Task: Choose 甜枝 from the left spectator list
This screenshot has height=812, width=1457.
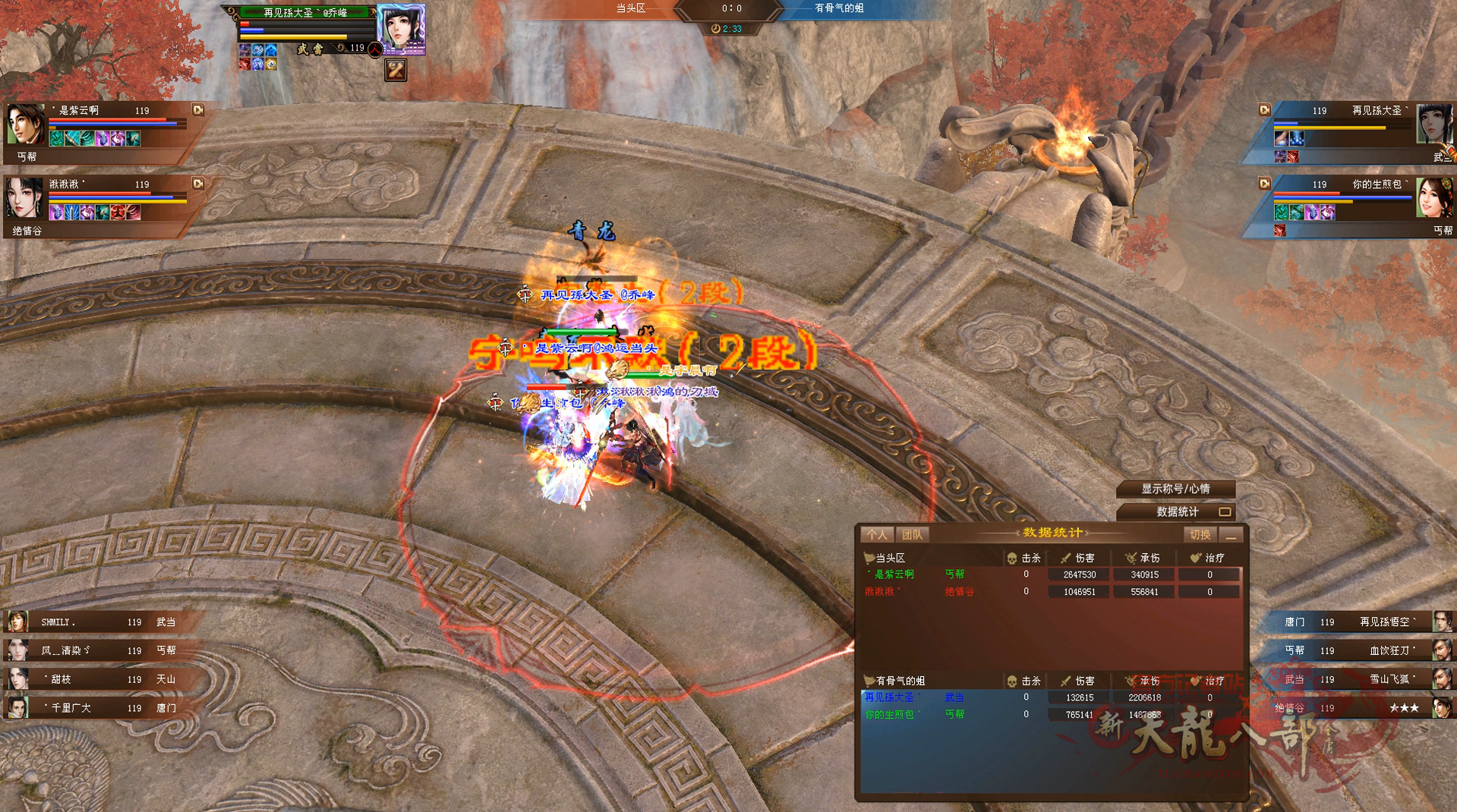Action: click(91, 679)
